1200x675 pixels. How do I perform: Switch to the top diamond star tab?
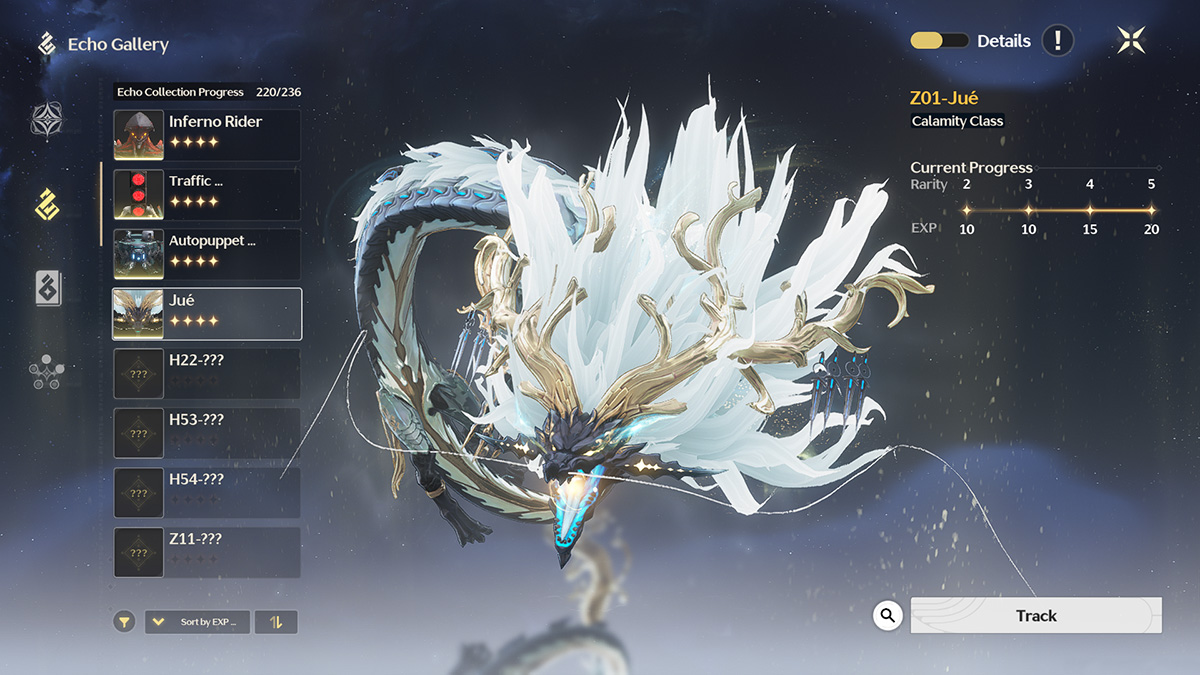tap(47, 121)
